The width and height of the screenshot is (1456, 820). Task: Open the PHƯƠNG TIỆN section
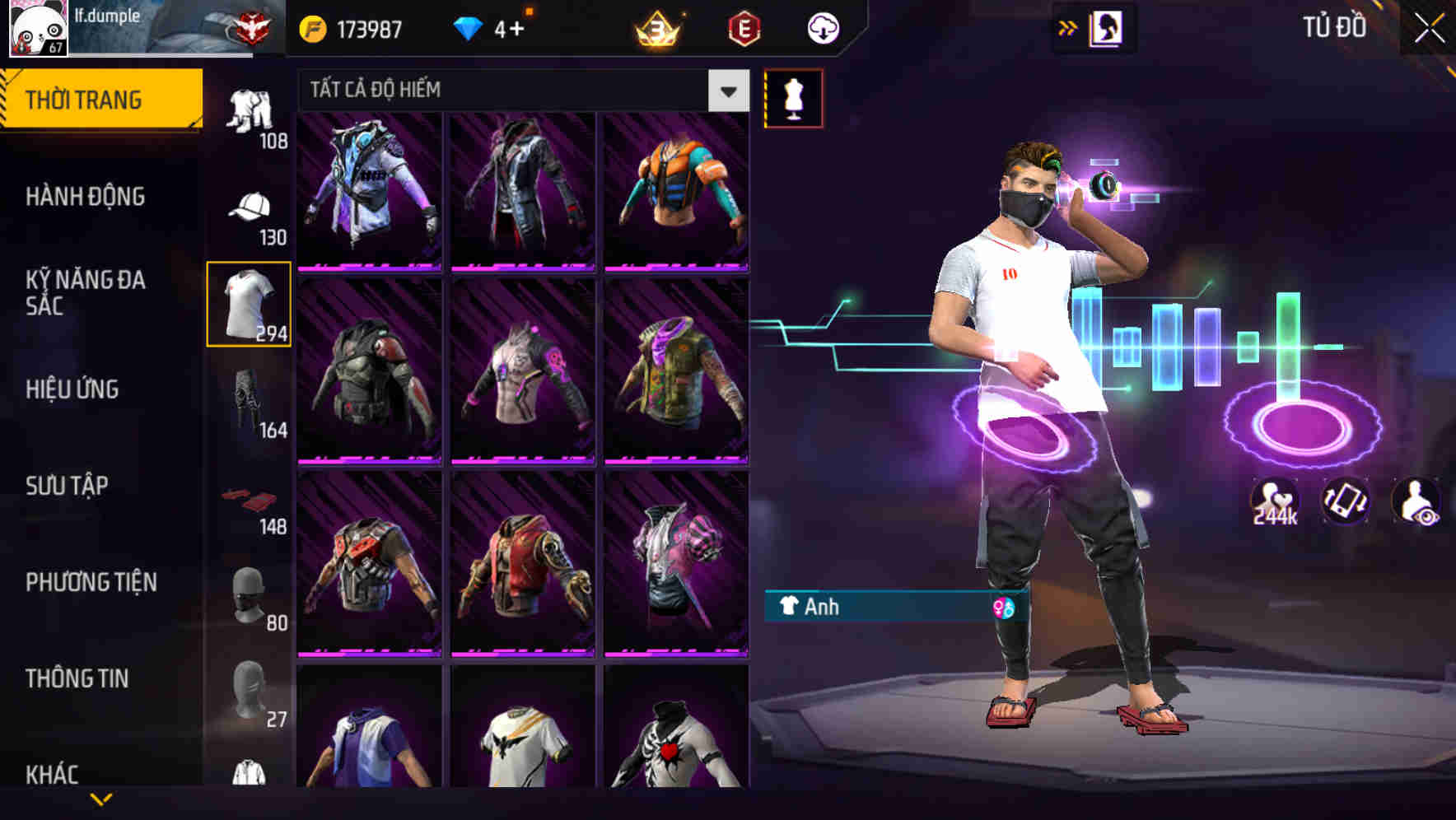pyautogui.click(x=91, y=582)
